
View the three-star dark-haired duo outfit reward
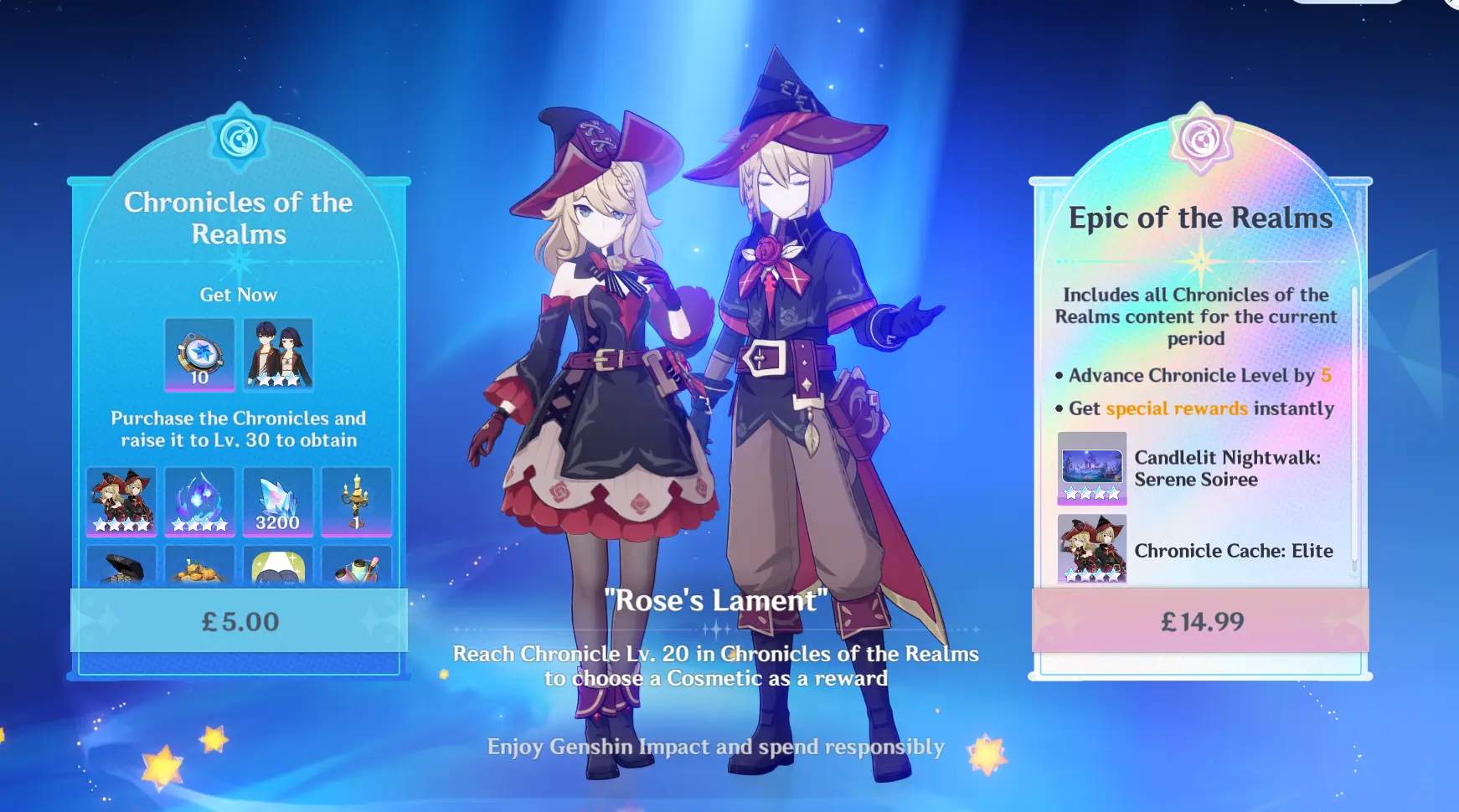[278, 354]
